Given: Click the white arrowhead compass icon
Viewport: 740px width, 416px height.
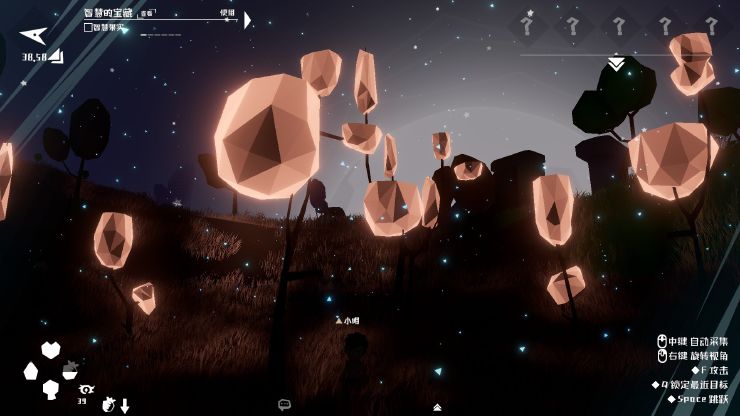Looking at the screenshot, I should tap(33, 36).
